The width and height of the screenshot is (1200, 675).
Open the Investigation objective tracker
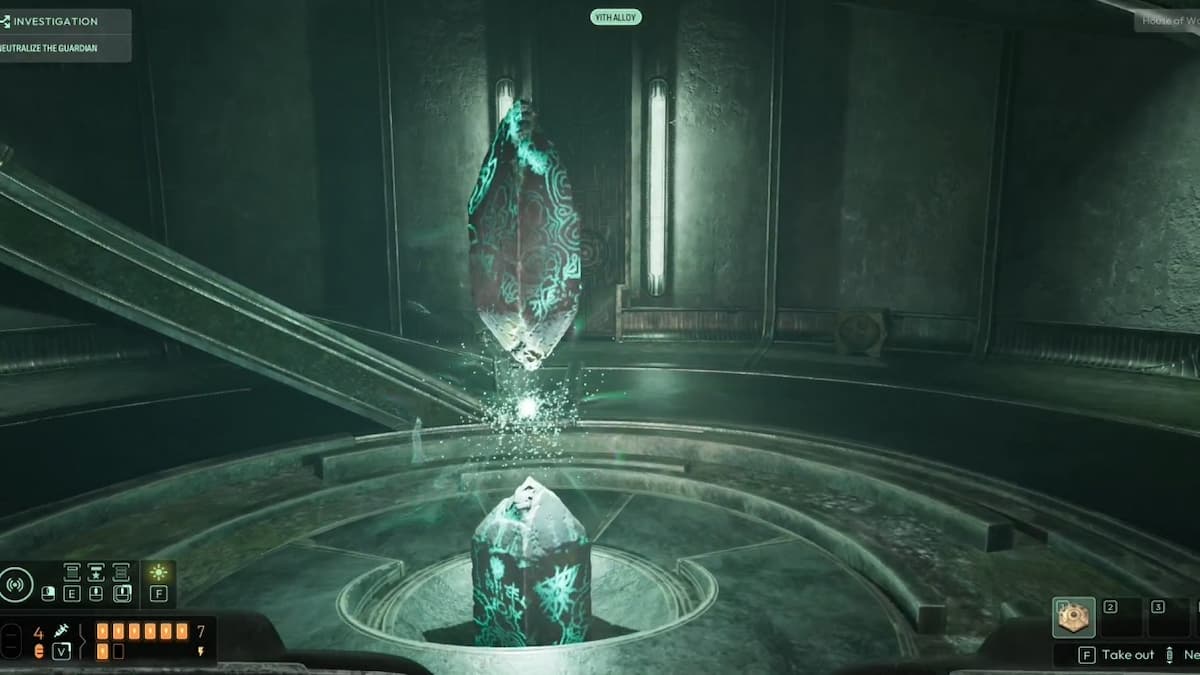click(55, 21)
